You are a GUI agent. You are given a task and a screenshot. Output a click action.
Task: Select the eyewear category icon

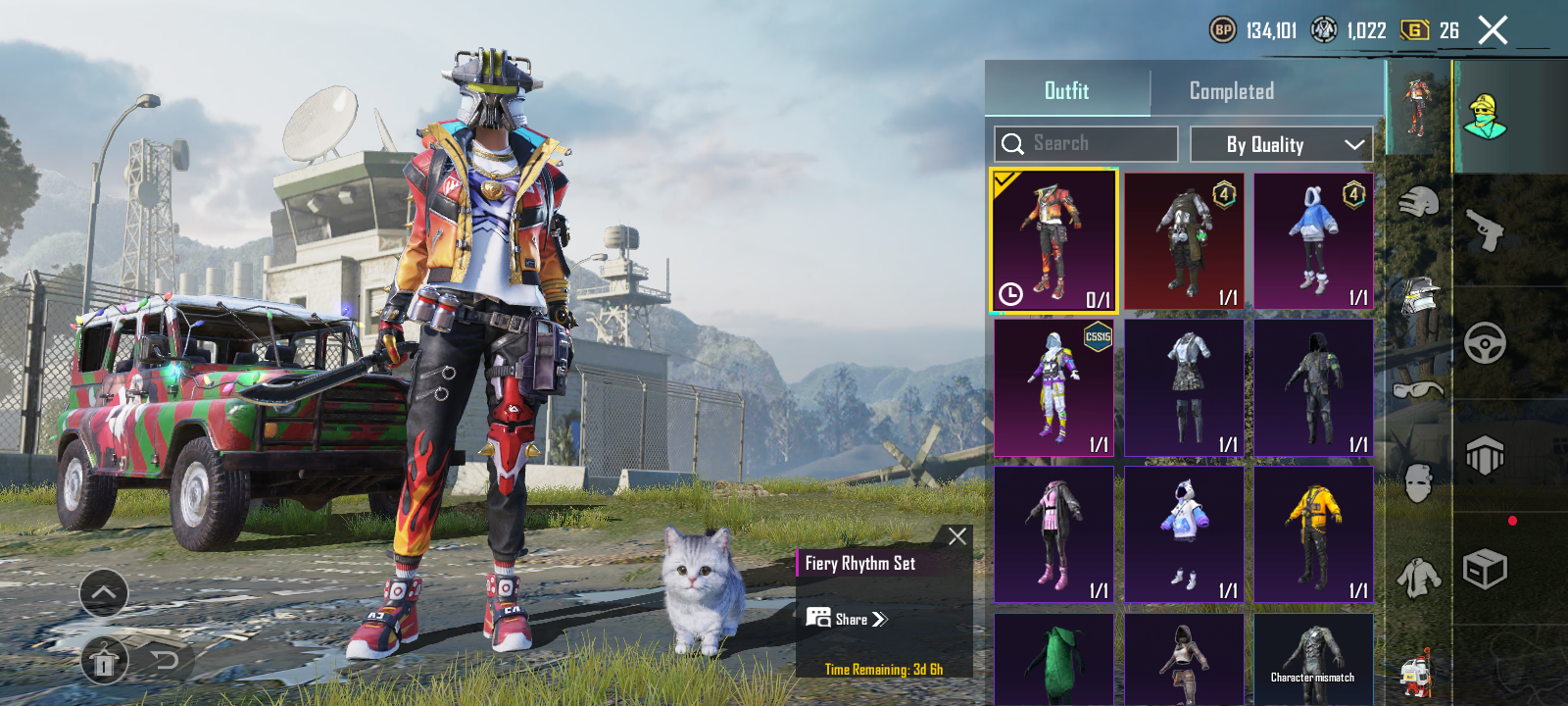(x=1419, y=391)
